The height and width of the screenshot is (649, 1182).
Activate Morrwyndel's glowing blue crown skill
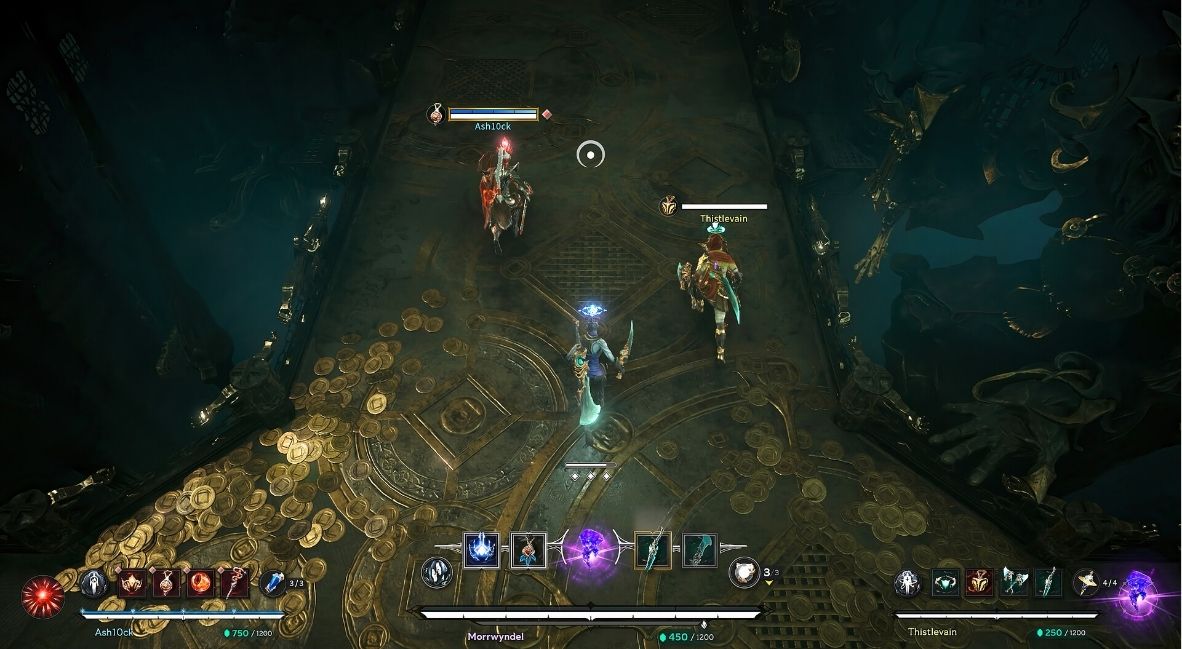pos(481,551)
